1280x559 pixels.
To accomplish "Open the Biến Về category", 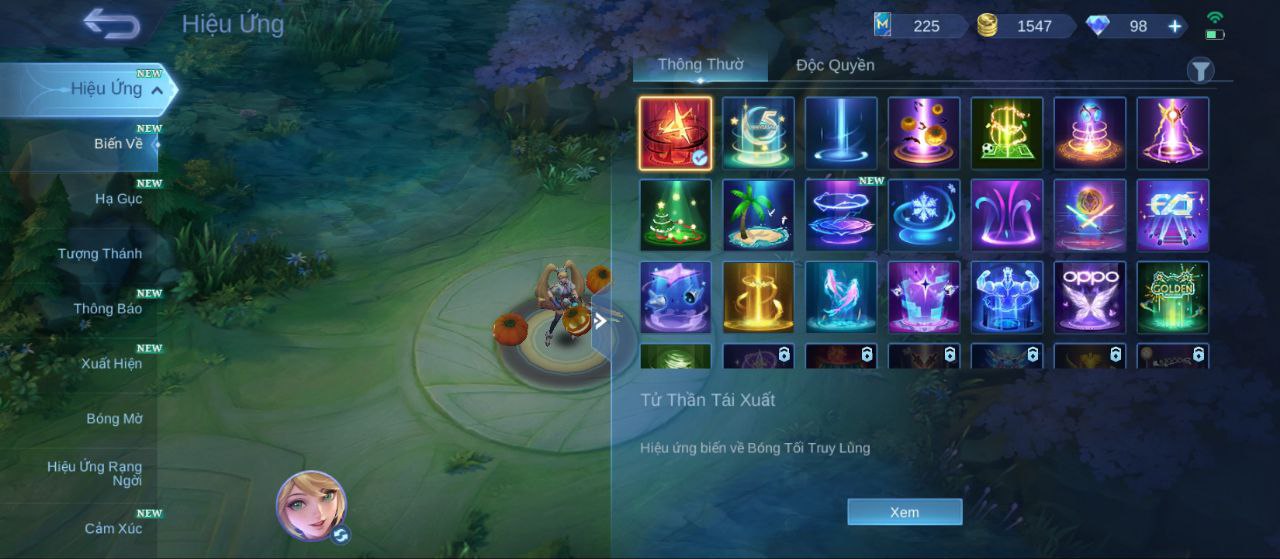I will pos(119,144).
